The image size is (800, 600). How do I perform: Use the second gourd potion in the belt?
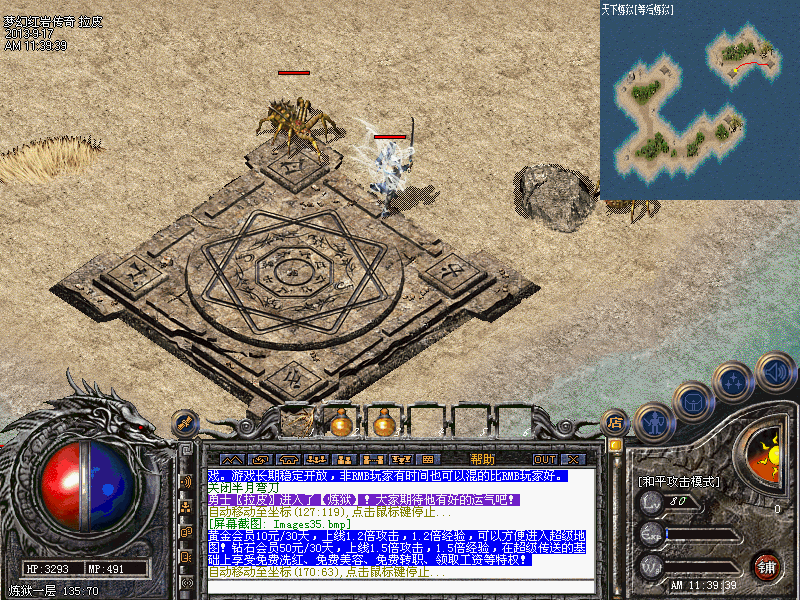click(382, 423)
